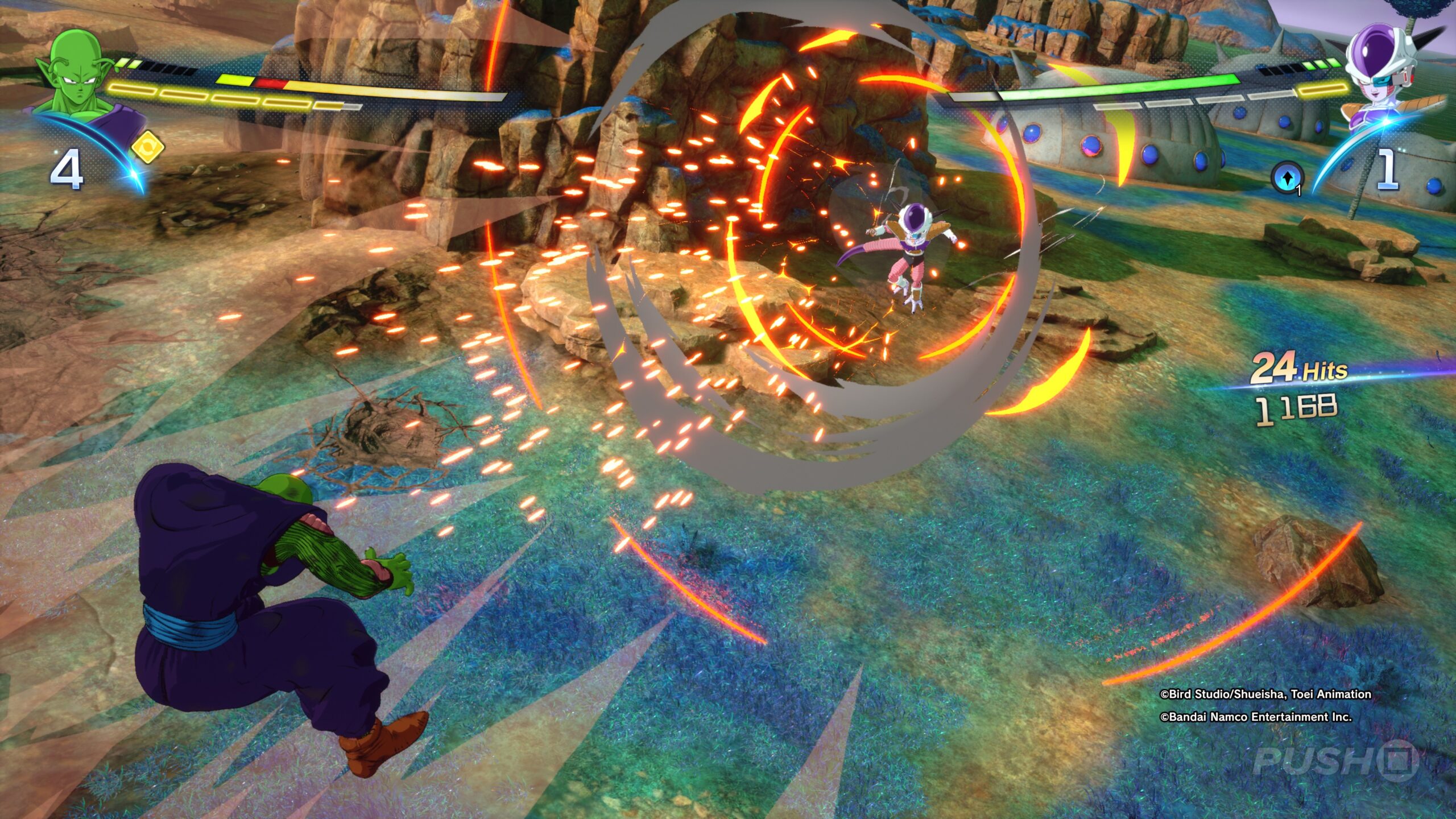Toggle the rightmost green ki segment on Frieza's gauge
Image resolution: width=1456 pixels, height=819 pixels.
(x=1331, y=65)
